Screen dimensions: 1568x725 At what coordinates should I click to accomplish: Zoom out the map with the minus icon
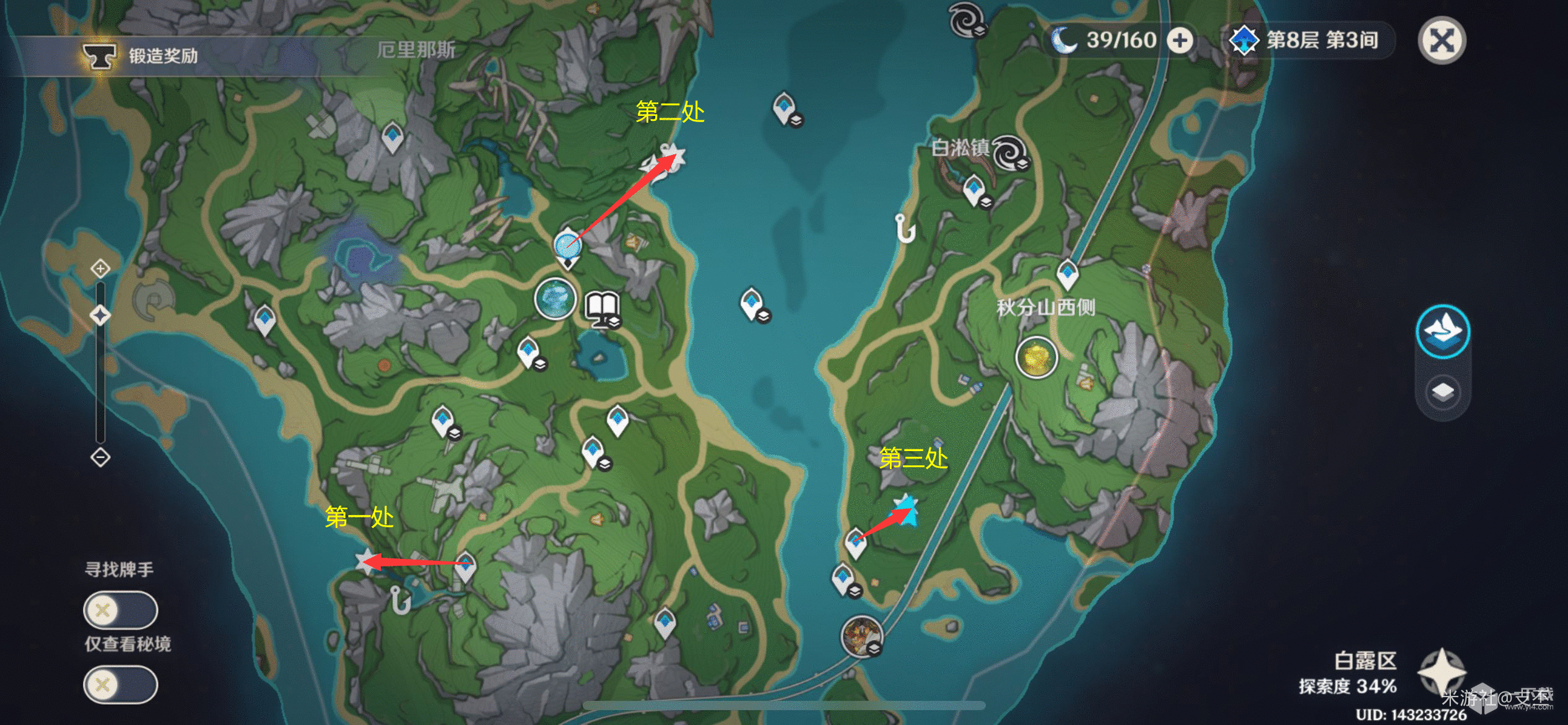click(100, 457)
